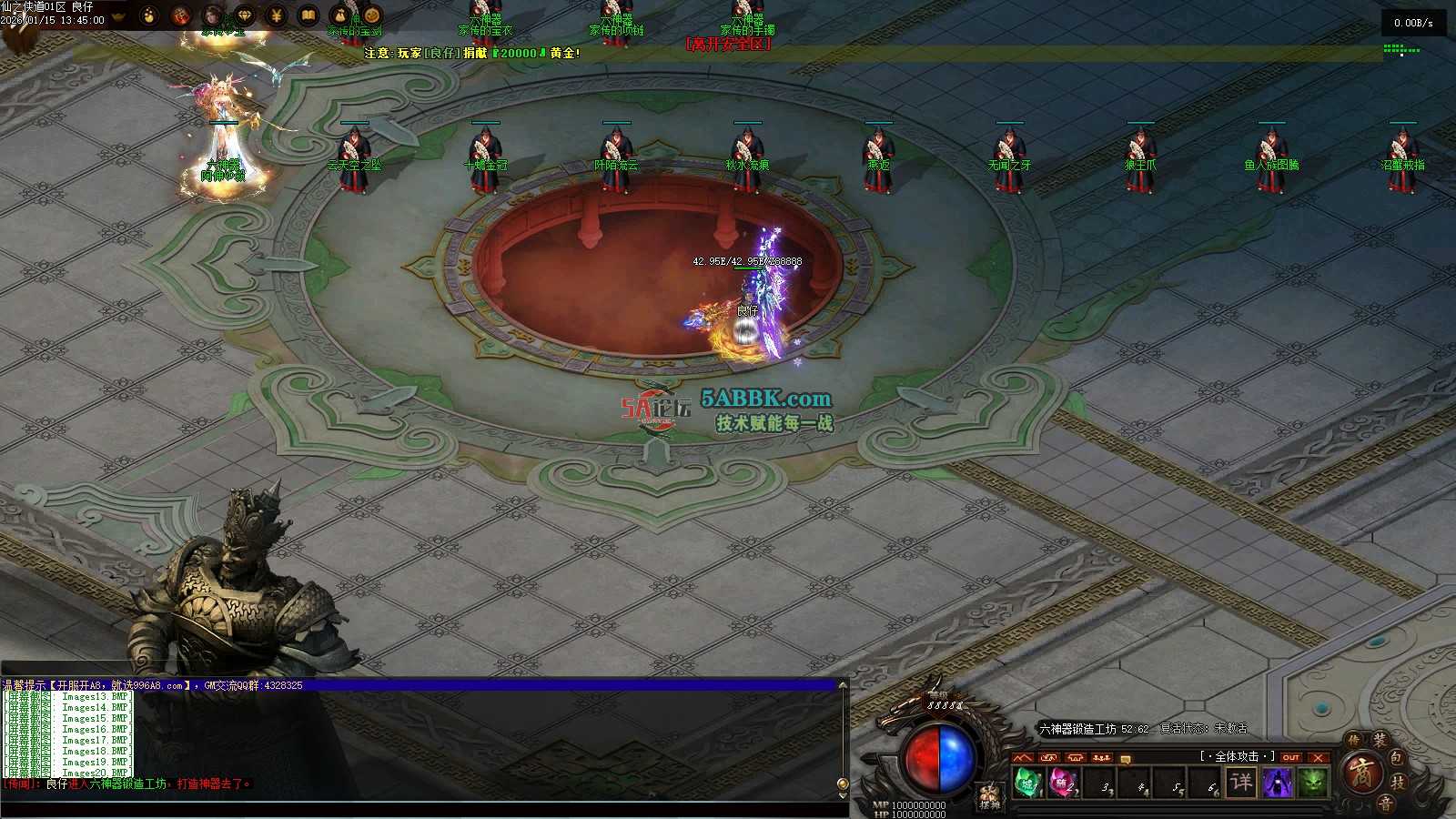This screenshot has height=819, width=1456.
Task: Click the pumpkin face icon in the top bar
Action: pyautogui.click(x=371, y=15)
